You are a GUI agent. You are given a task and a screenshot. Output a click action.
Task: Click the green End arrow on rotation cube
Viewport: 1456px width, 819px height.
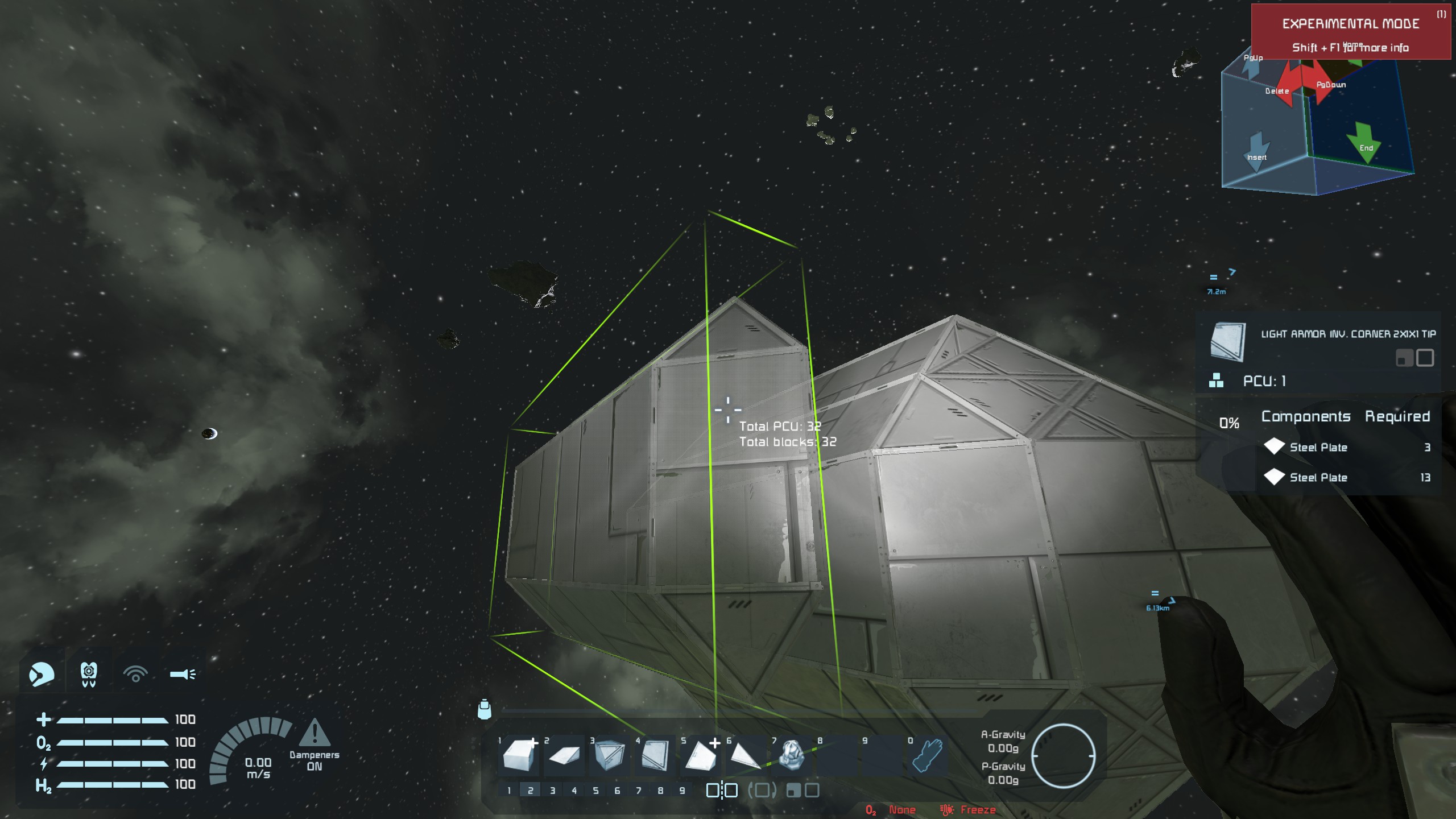click(1365, 142)
